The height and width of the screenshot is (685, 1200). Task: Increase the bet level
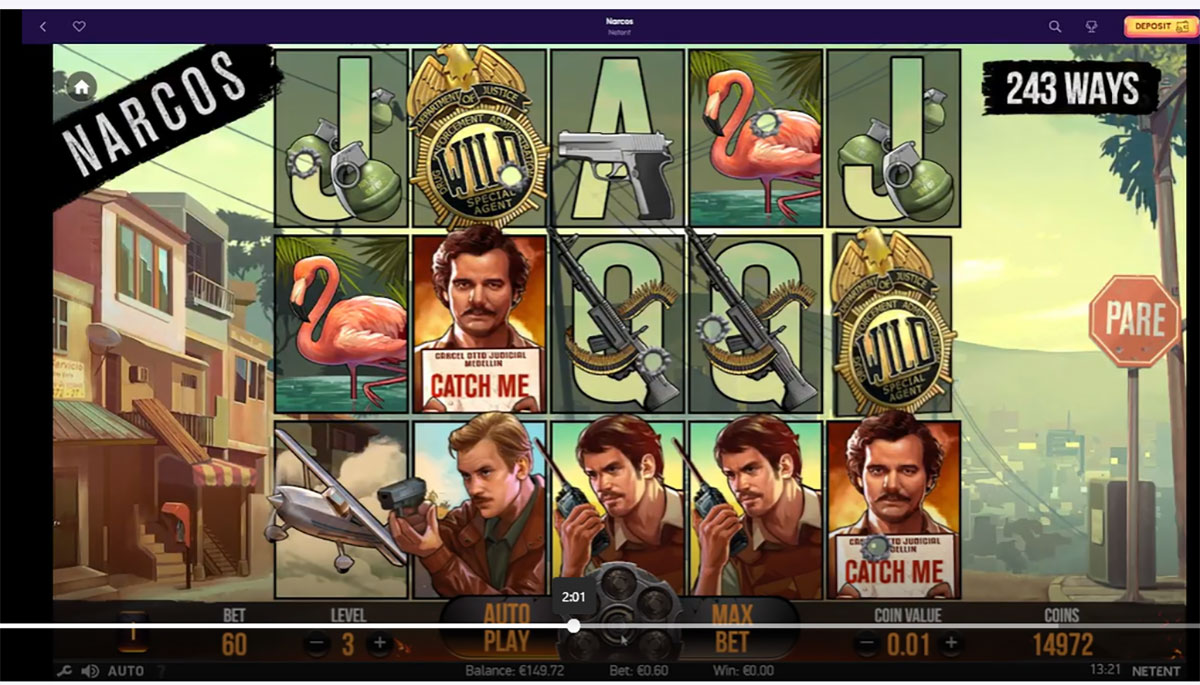(x=379, y=643)
